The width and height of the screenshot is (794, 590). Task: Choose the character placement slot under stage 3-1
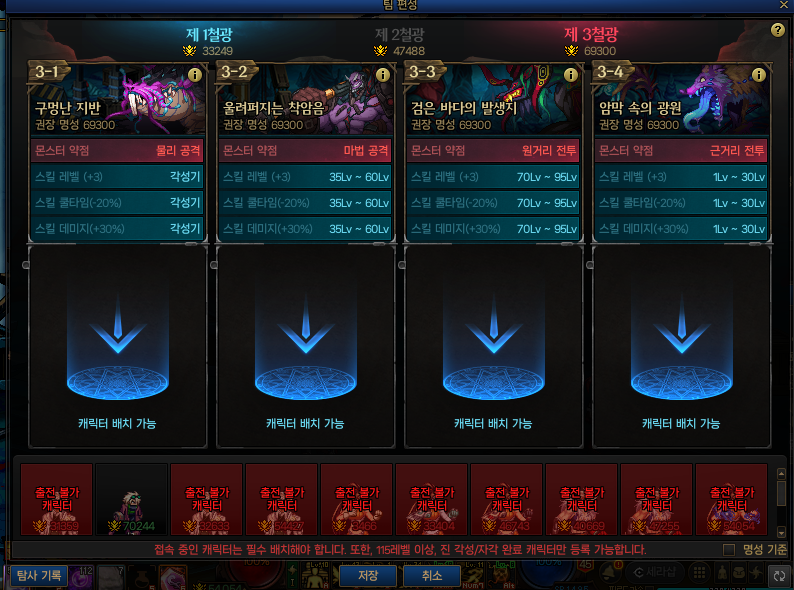(117, 346)
